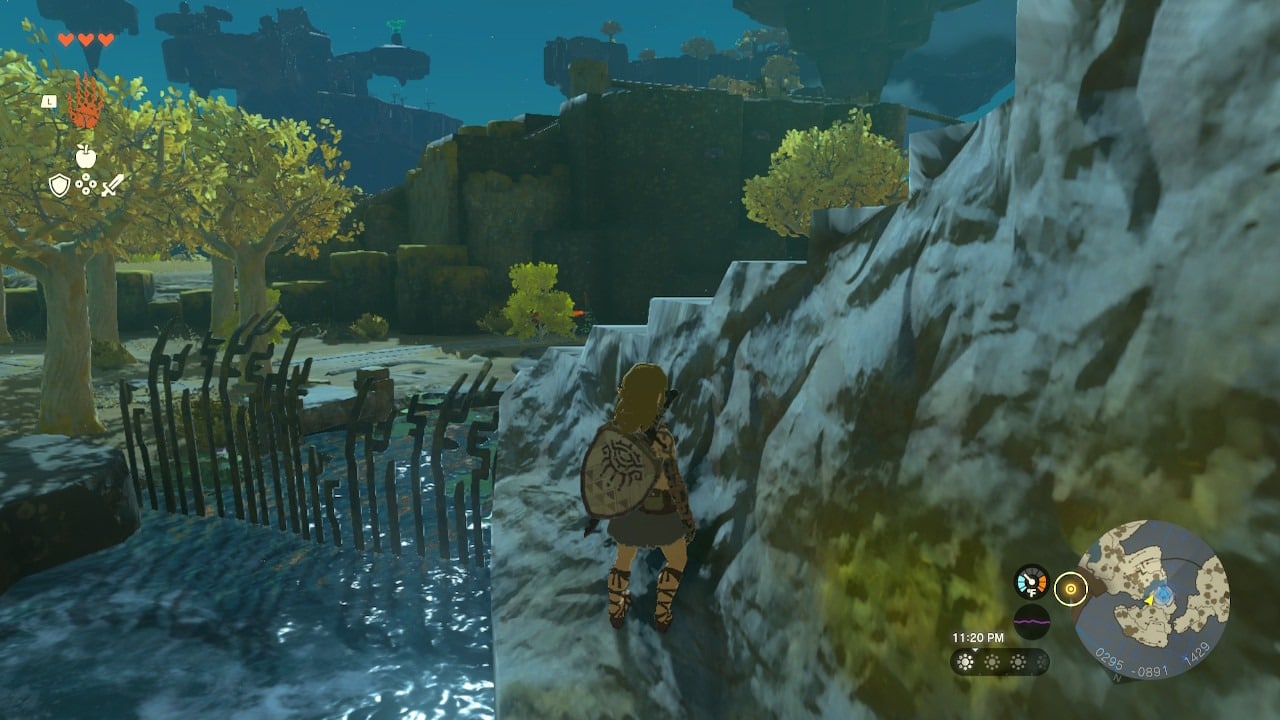Image resolution: width=1280 pixels, height=720 pixels.
Task: Select the apple item icon
Action: [86, 155]
